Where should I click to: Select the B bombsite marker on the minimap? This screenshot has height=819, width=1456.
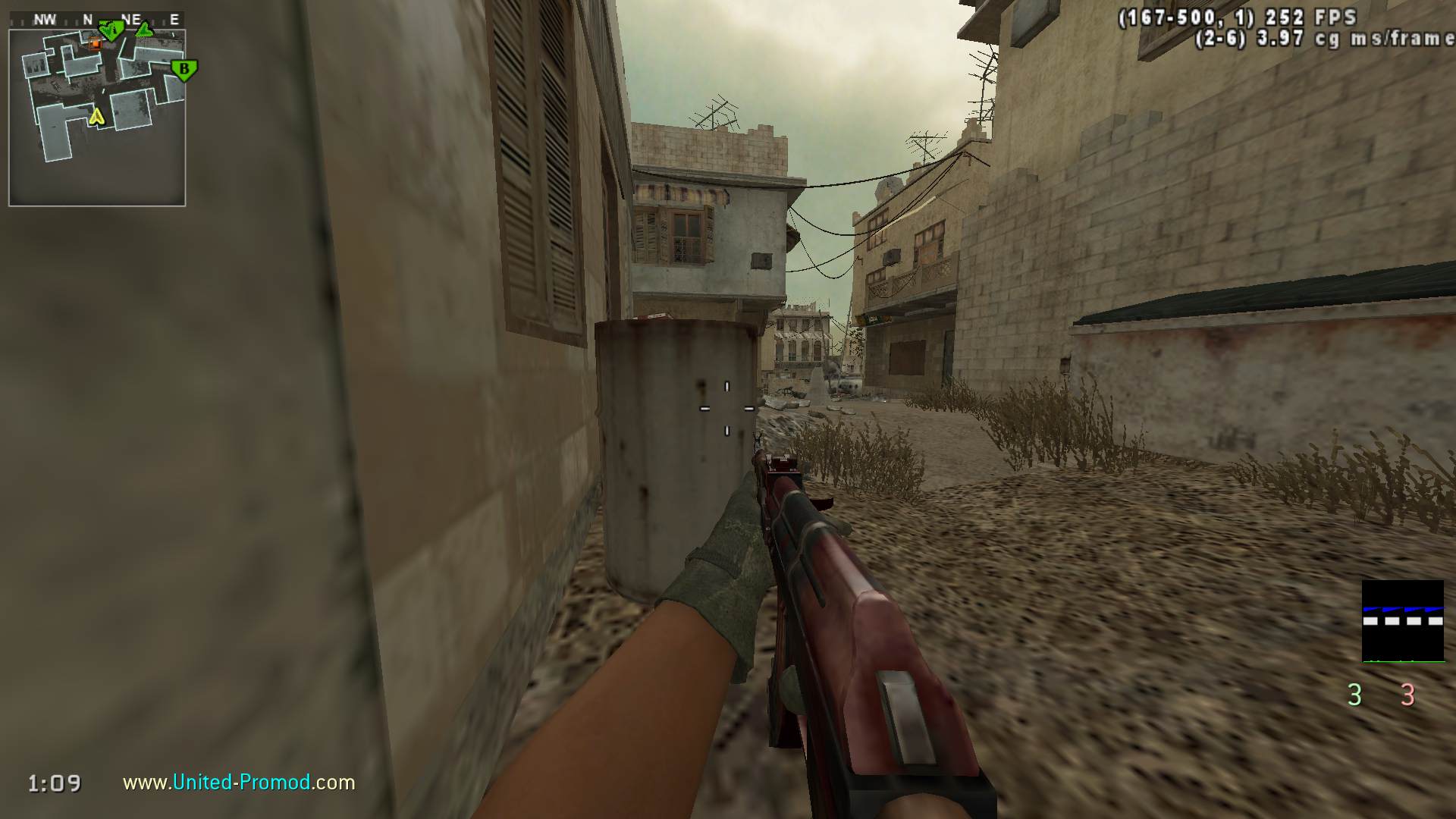[184, 71]
